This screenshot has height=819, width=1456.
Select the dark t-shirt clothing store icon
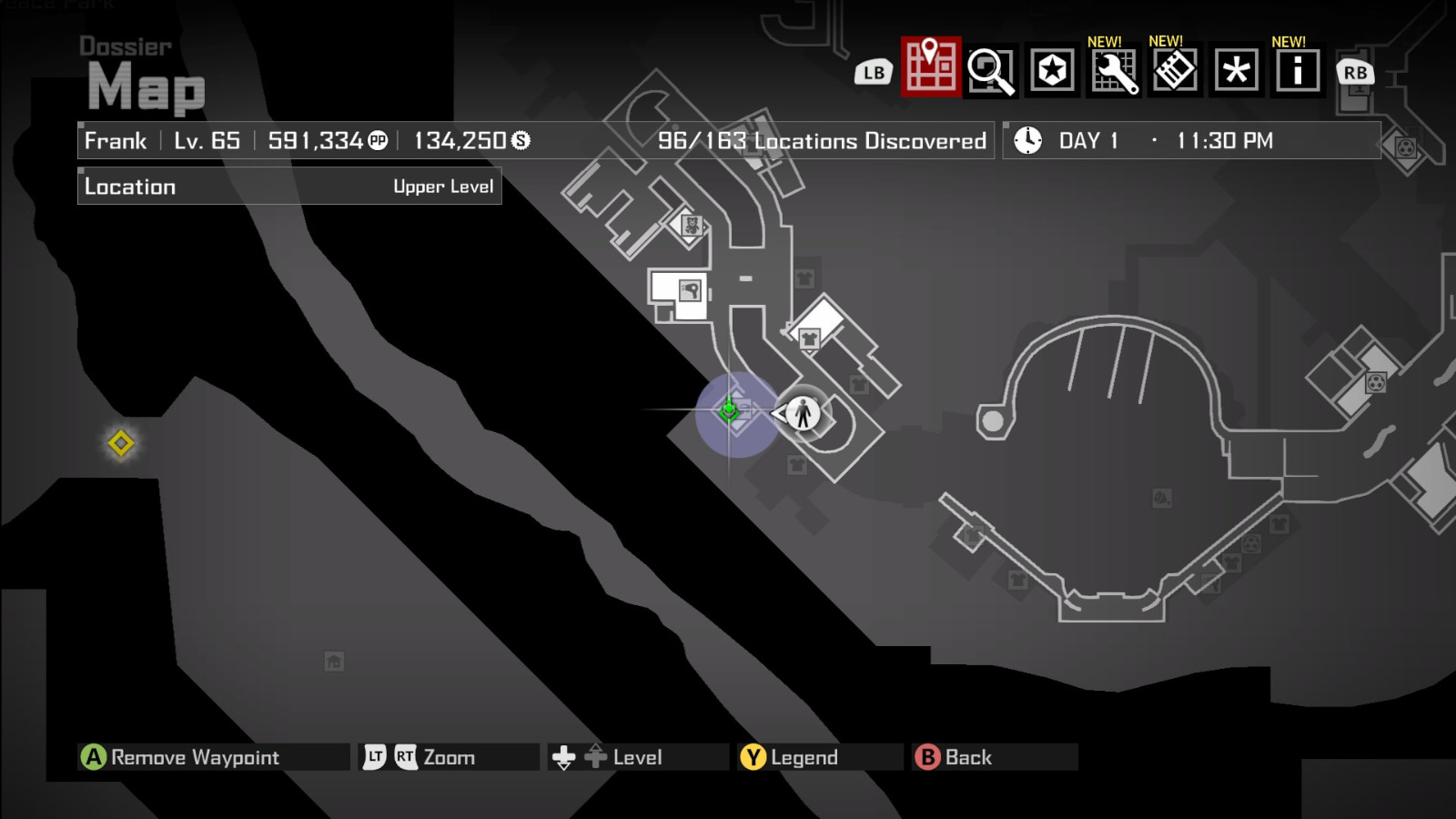(x=811, y=338)
